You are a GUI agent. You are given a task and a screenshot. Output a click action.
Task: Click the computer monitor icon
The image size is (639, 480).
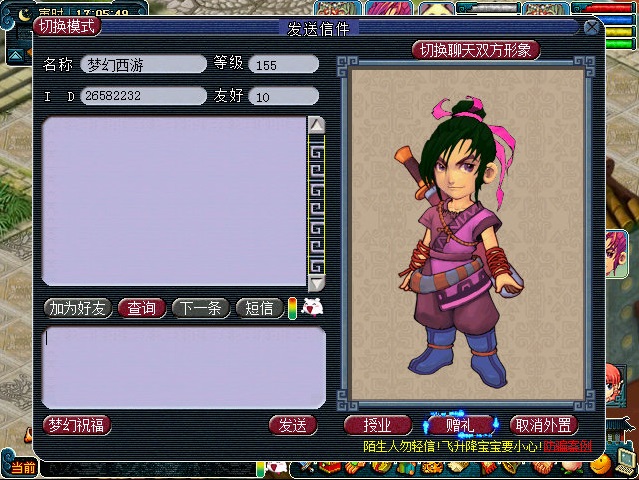(x=626, y=458)
